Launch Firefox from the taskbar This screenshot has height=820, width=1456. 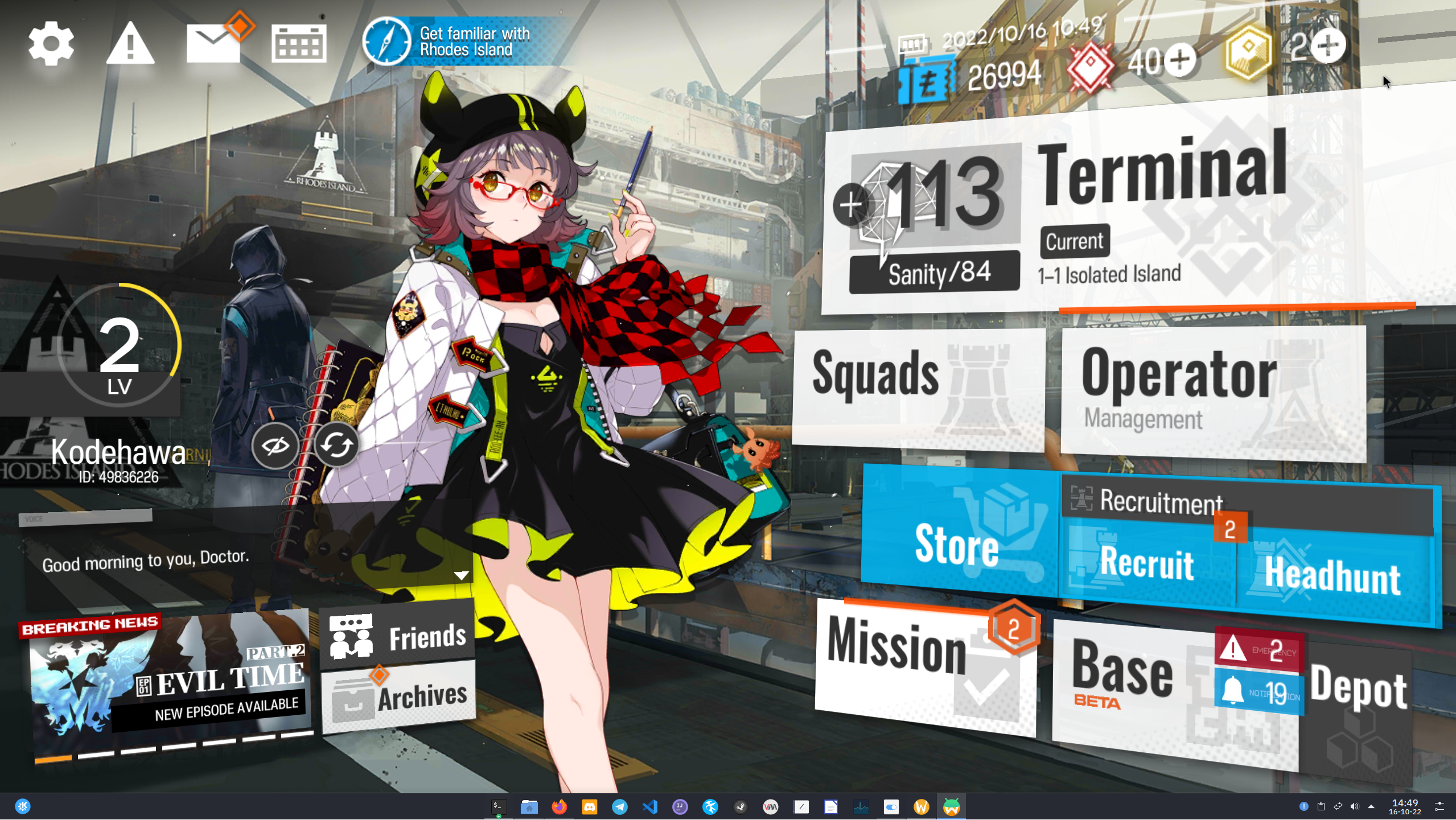(x=559, y=807)
